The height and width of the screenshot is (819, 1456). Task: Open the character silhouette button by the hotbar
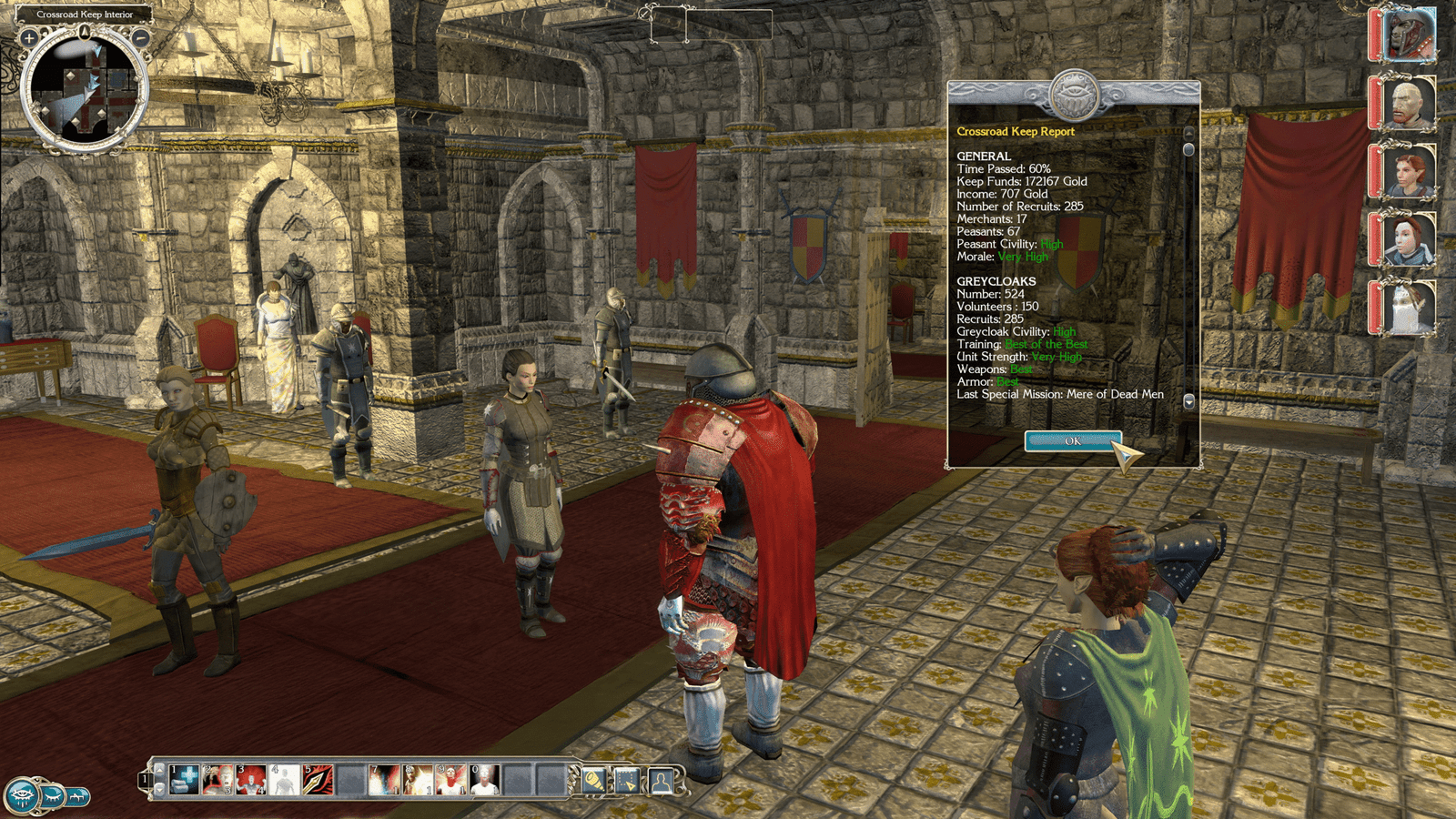click(662, 781)
